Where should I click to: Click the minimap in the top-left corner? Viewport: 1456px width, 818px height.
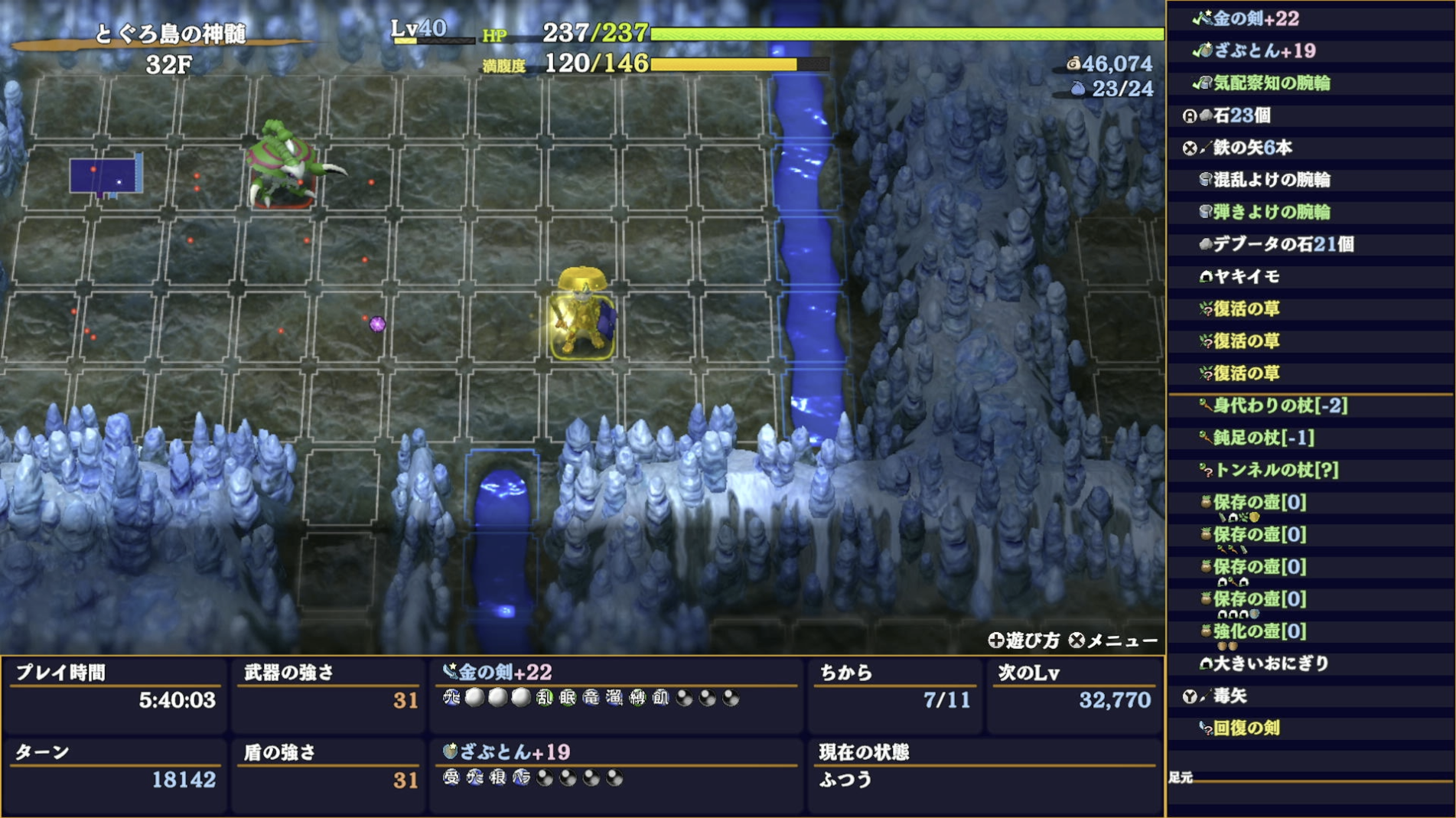point(107,177)
